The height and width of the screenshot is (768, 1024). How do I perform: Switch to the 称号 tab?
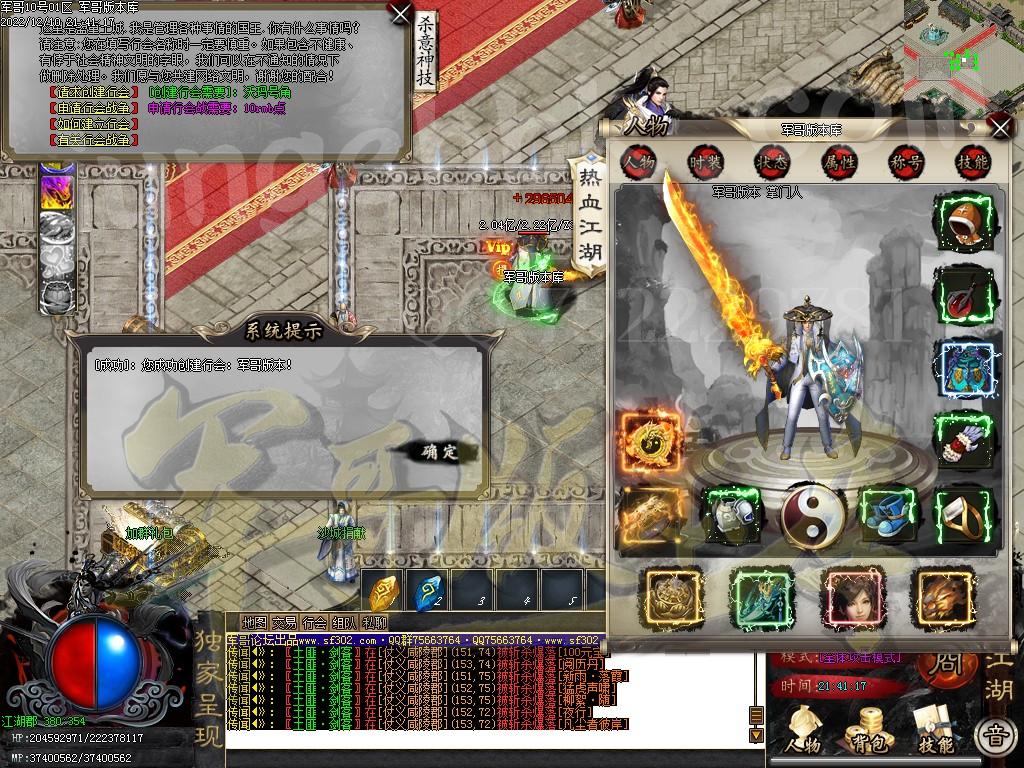(x=906, y=162)
